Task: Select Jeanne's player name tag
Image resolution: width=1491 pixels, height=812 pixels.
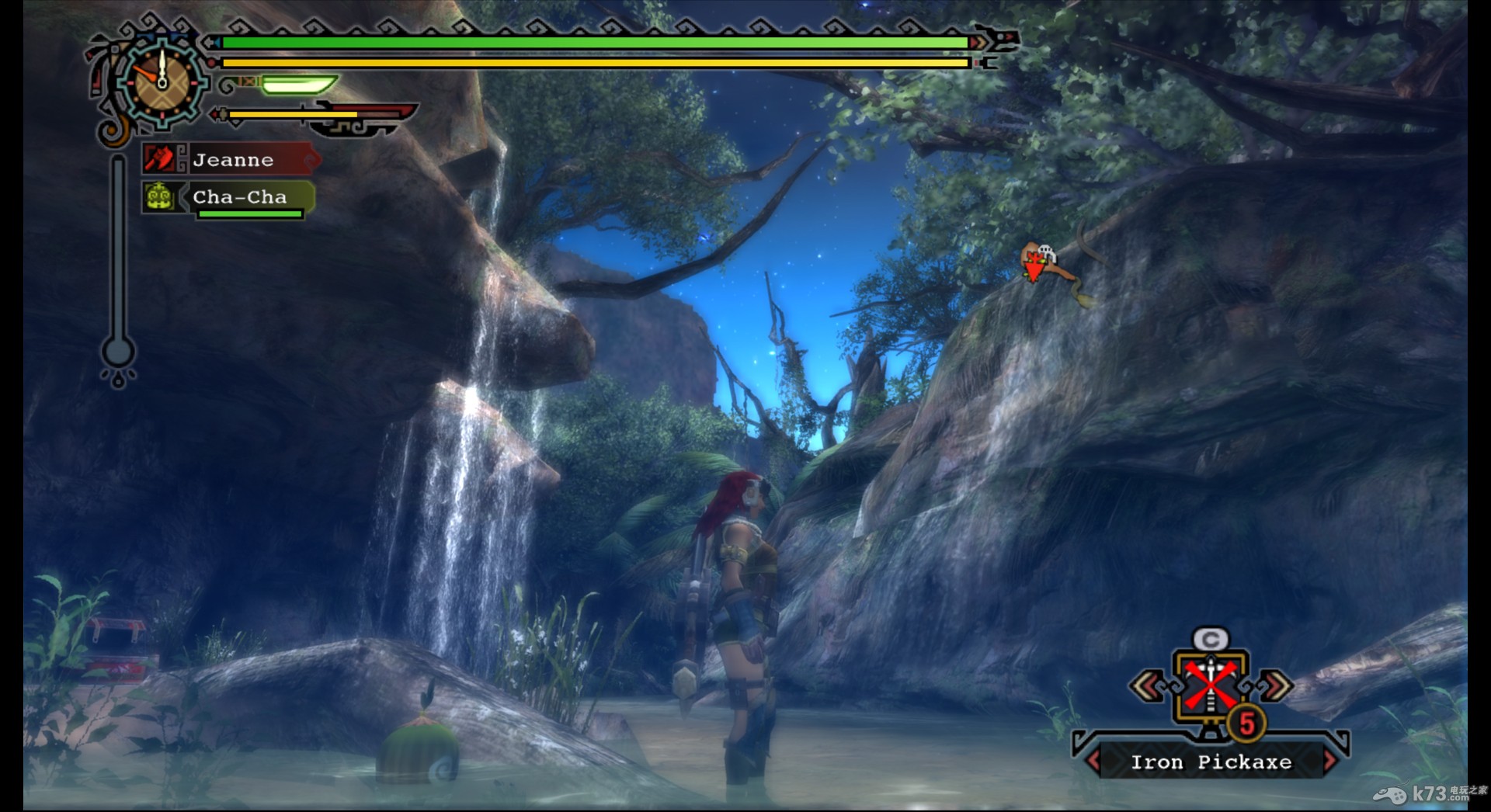Action: pyautogui.click(x=232, y=160)
